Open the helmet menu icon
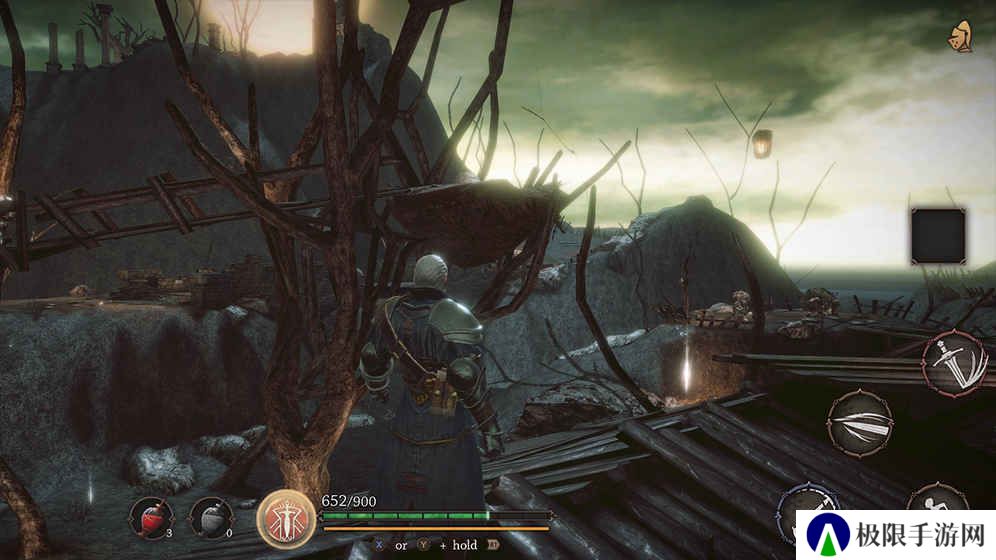996x560 pixels. point(962,37)
